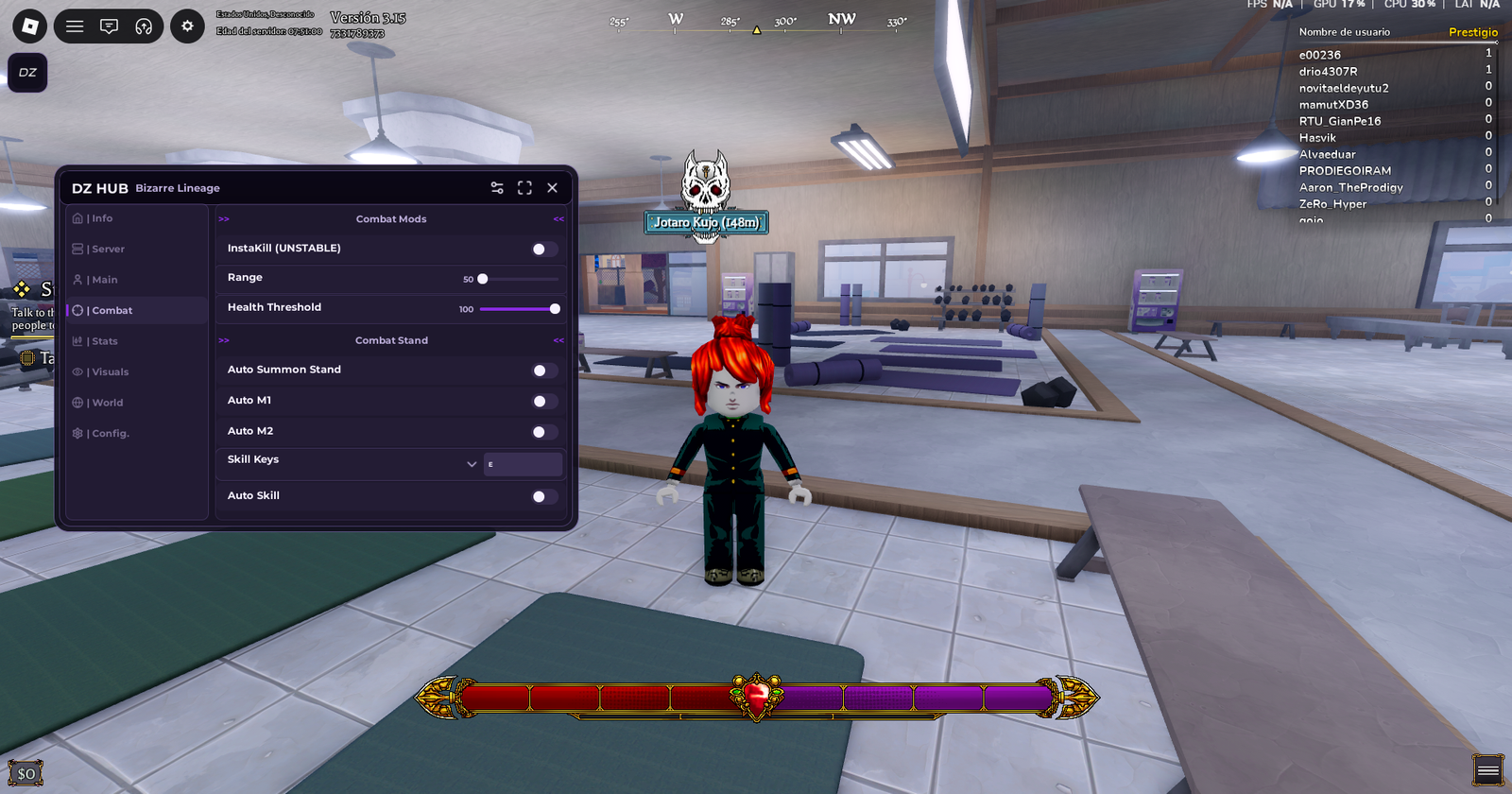
Task: Toggle the Auto M2 switch
Action: click(543, 432)
